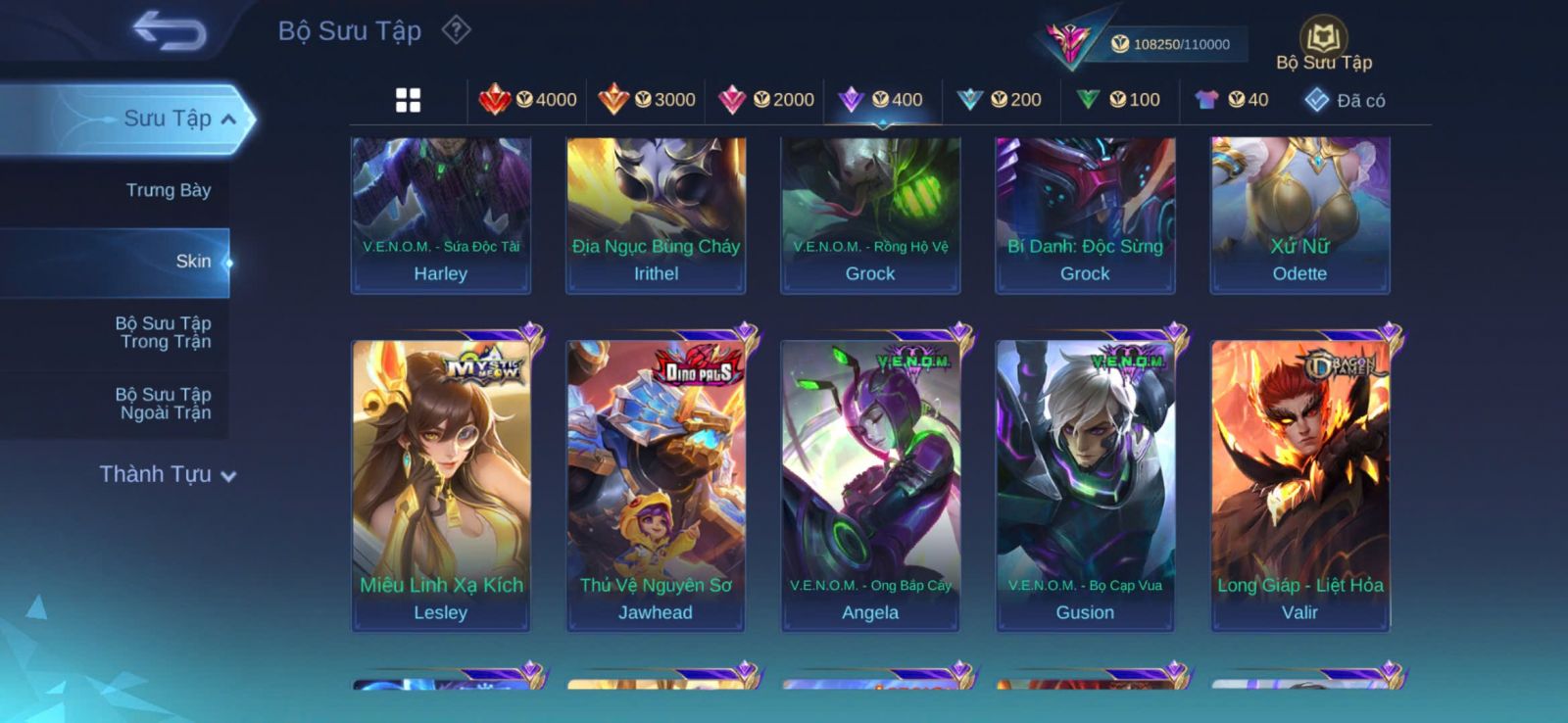The width and height of the screenshot is (1568, 723).
Task: Open Bộ Sưu Tập Ngoài Trận
Action: pyautogui.click(x=165, y=404)
